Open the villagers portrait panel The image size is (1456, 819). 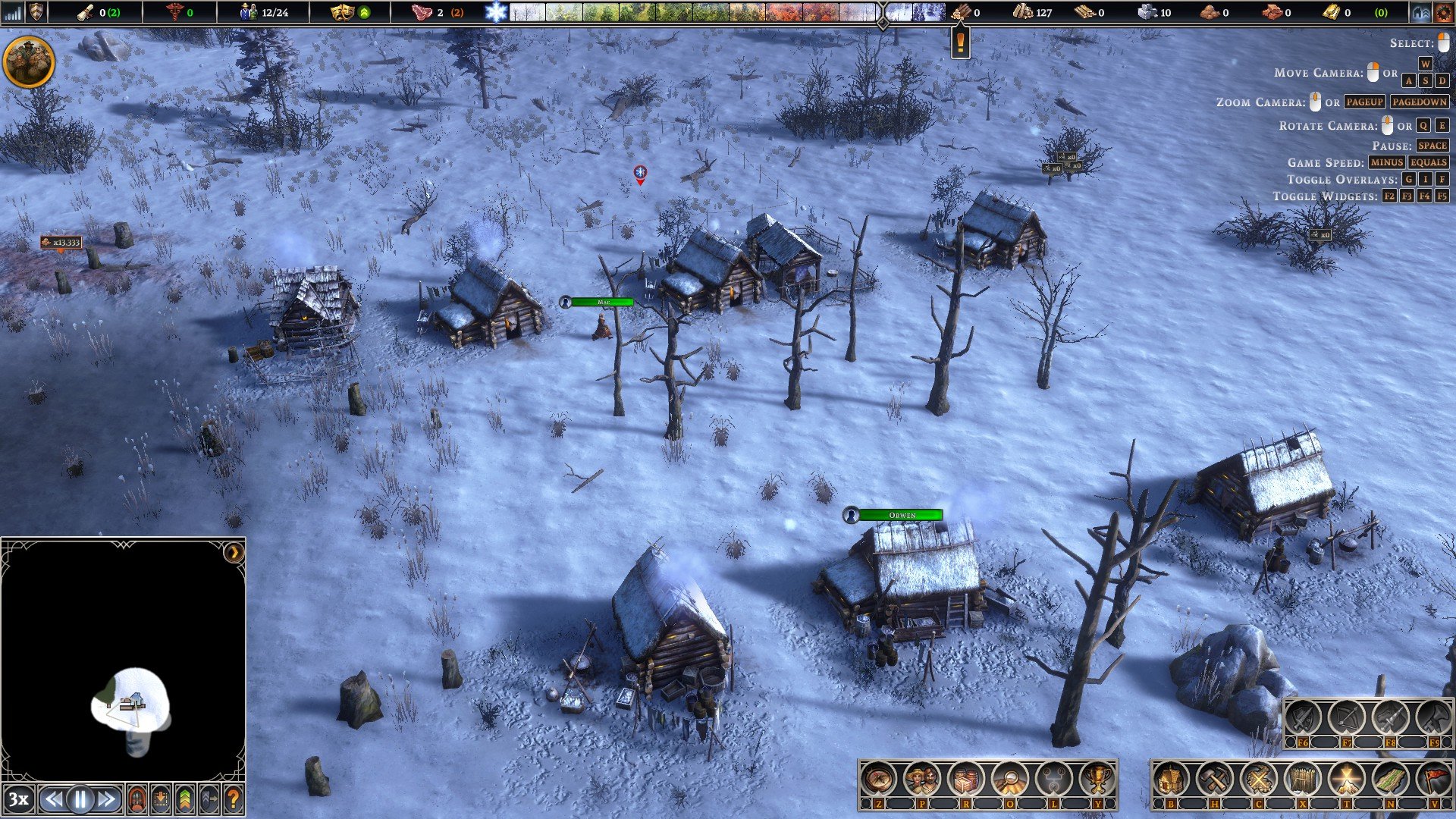[x=922, y=779]
